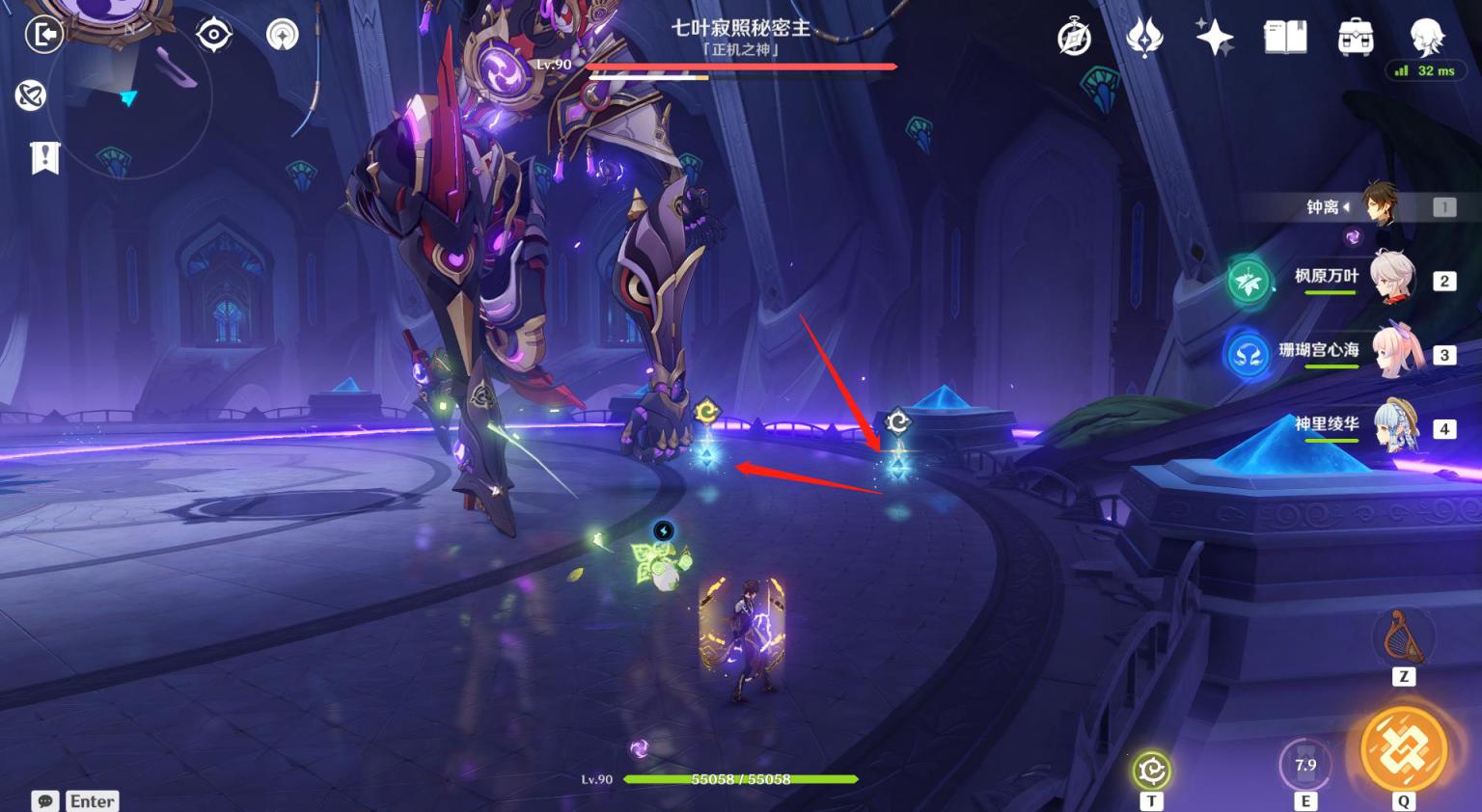
Task: Open the Paimon menu character icon
Action: [x=1426, y=37]
